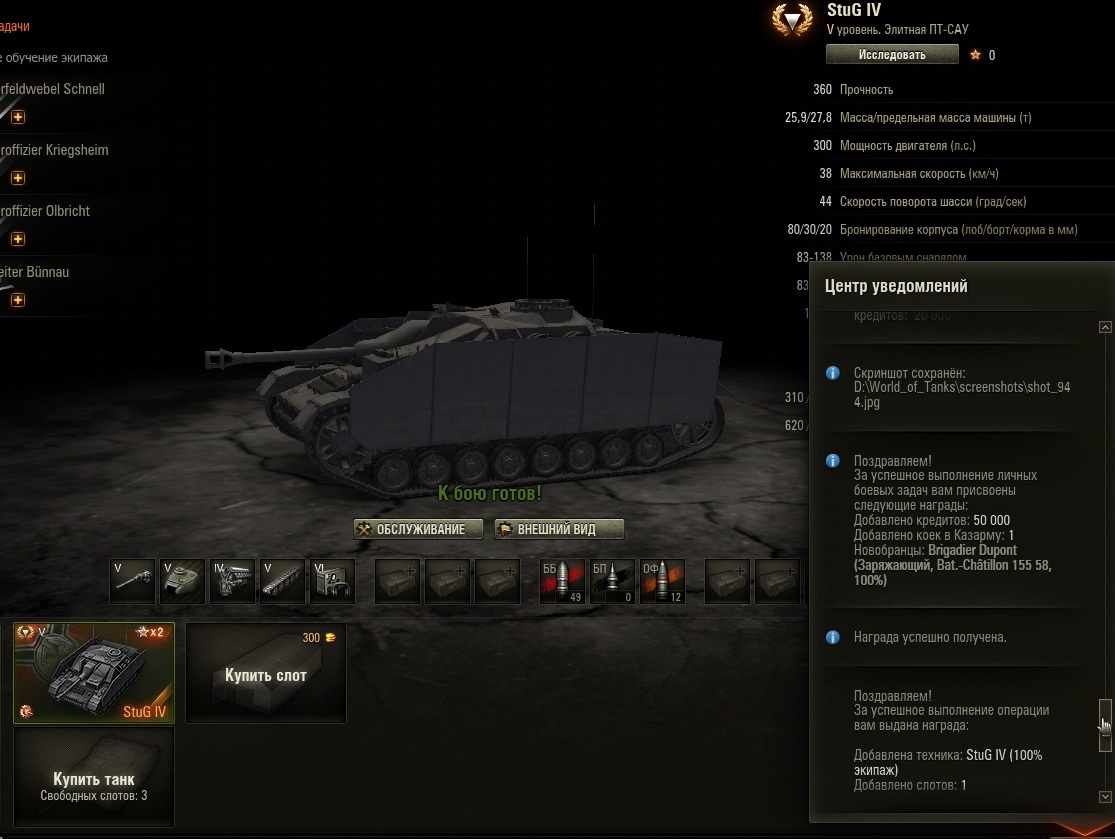Add a skill for crew member Olbricht
This screenshot has width=1115, height=839.
tap(18, 239)
